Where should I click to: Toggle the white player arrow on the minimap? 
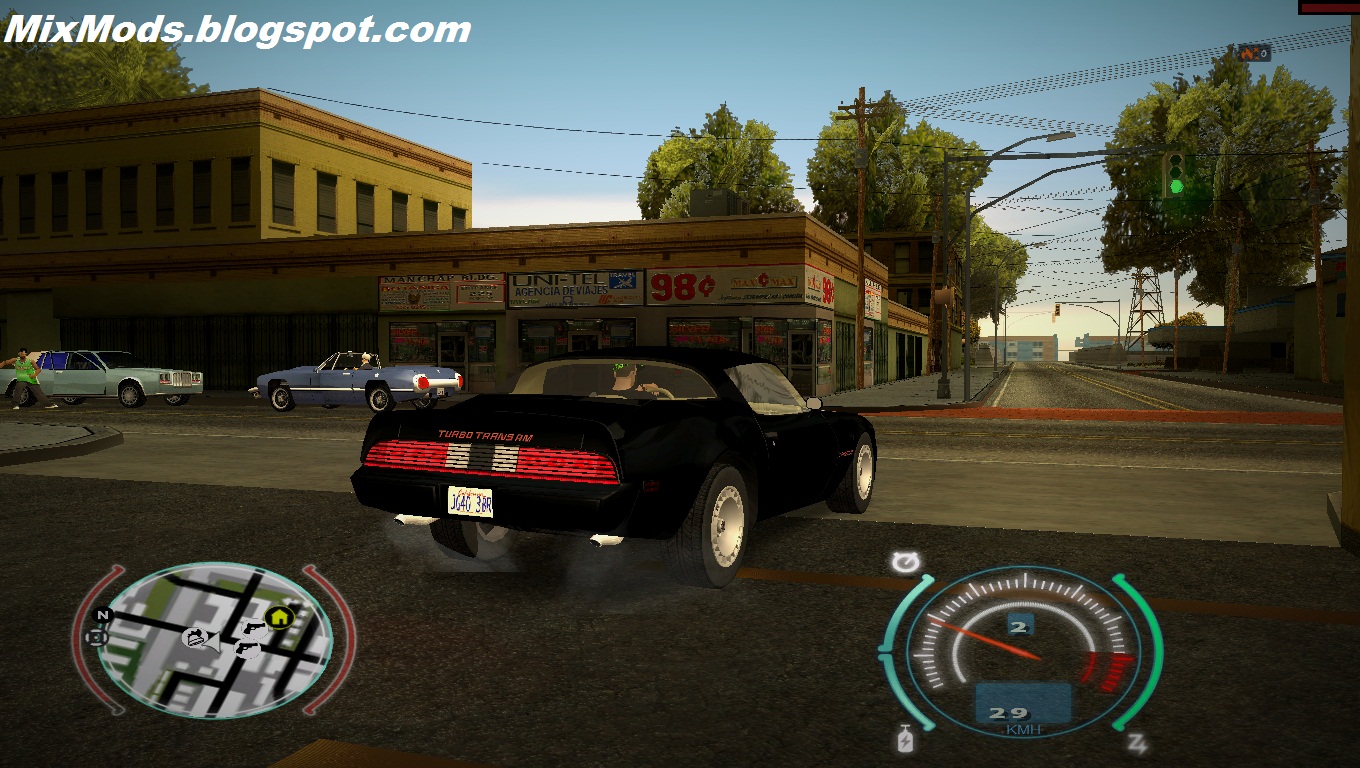click(215, 641)
